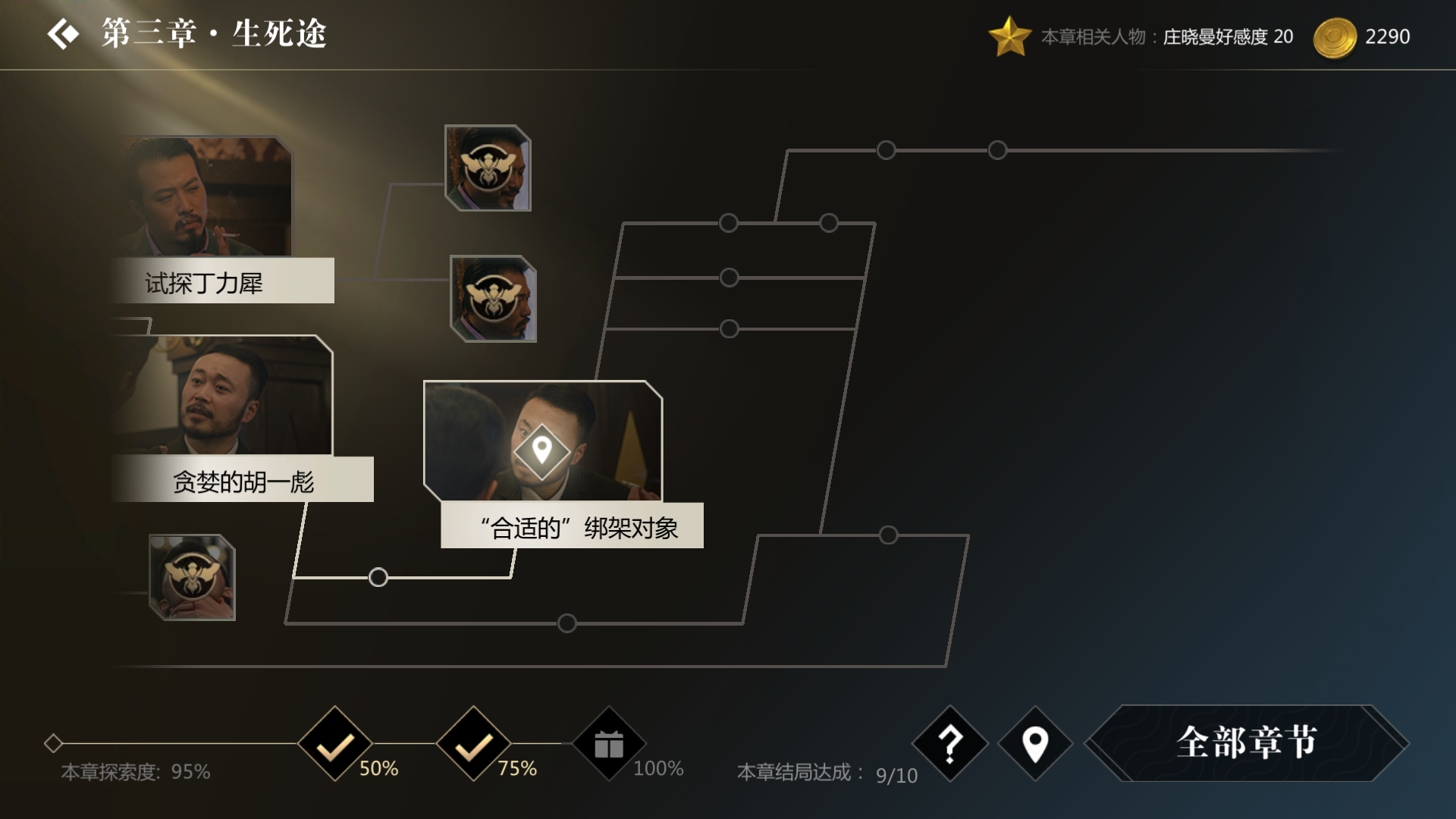
Task: Open the locked emblem node at top
Action: click(x=488, y=168)
